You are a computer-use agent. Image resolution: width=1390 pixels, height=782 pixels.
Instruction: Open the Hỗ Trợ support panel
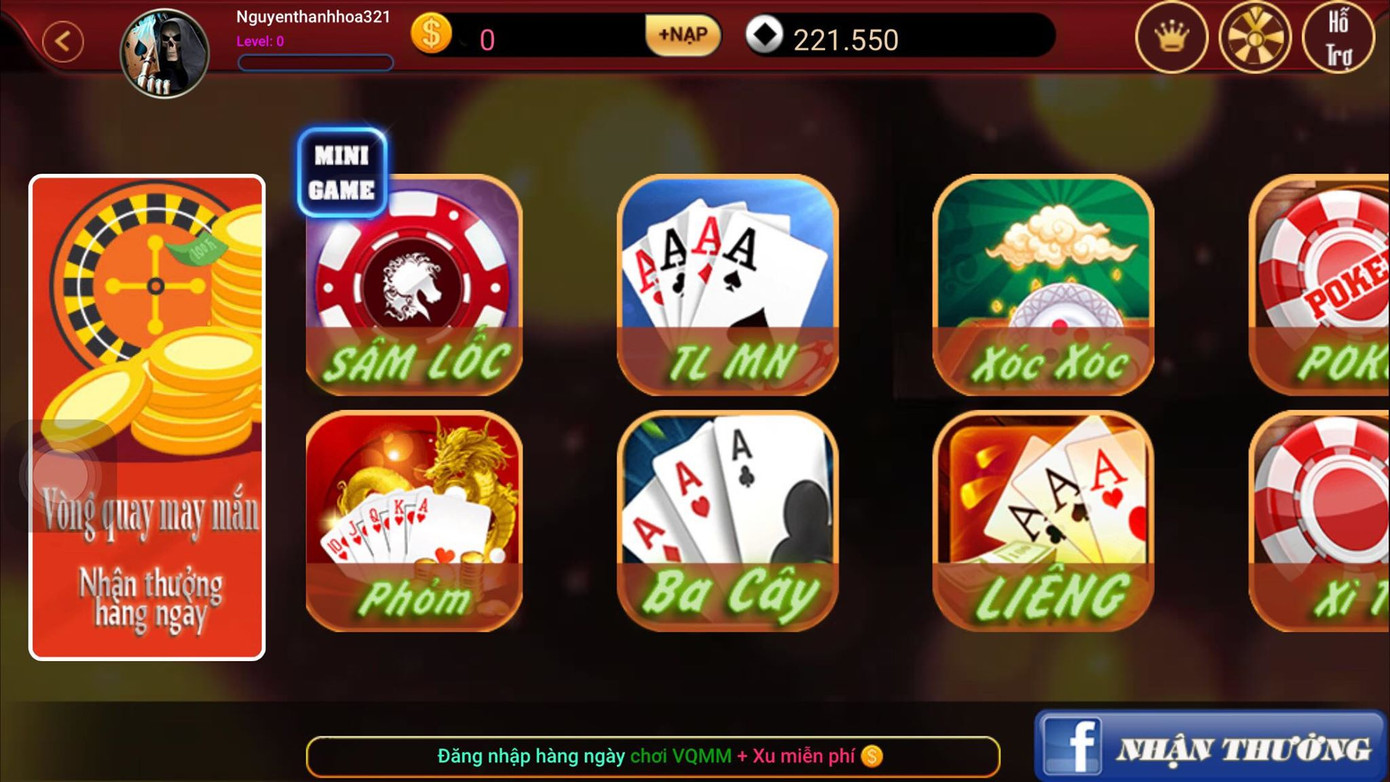click(1340, 38)
